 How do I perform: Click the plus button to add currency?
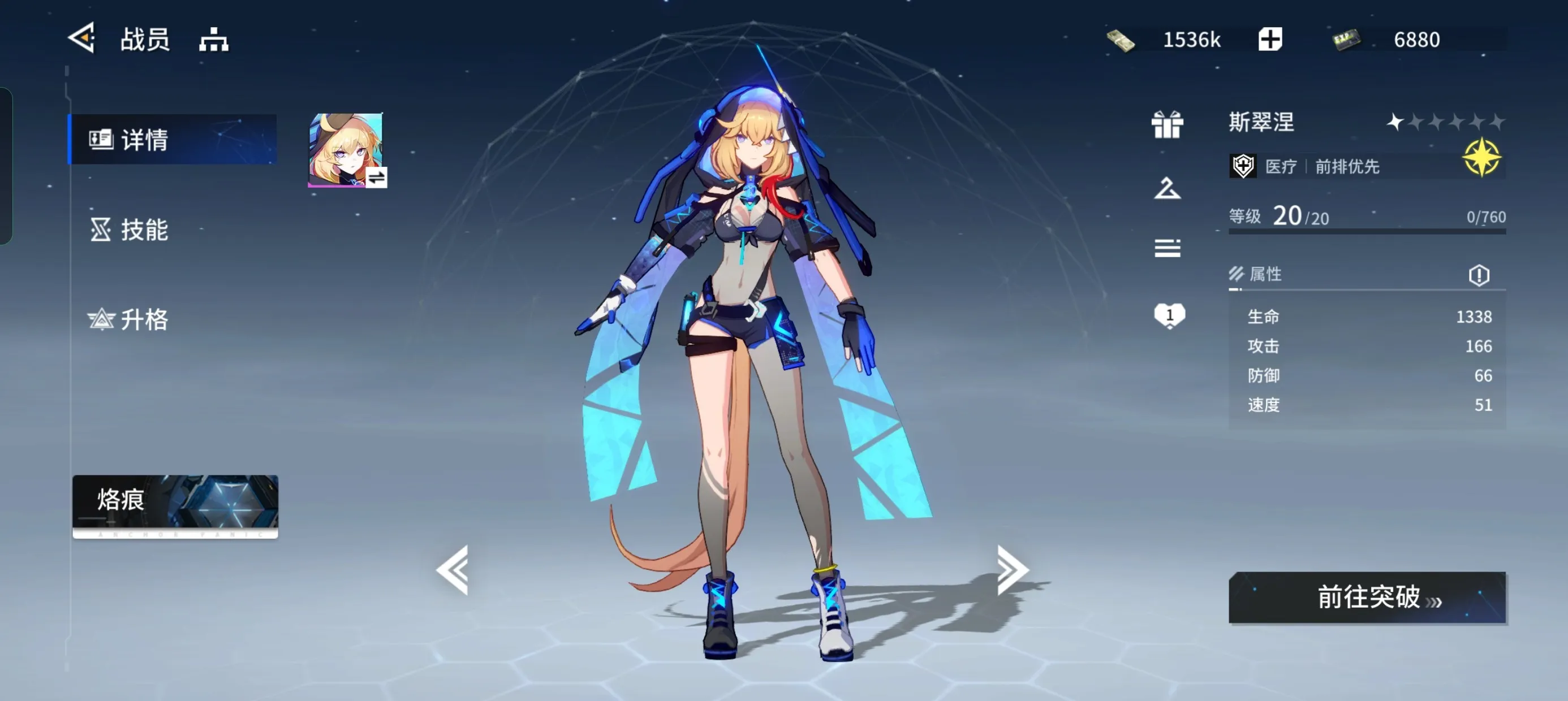click(x=1270, y=38)
